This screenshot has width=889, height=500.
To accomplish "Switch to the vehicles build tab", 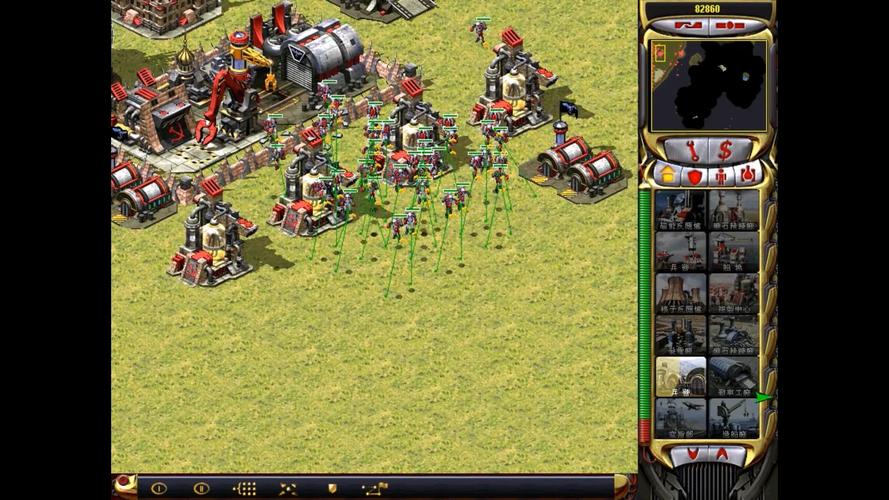I will tap(748, 175).
